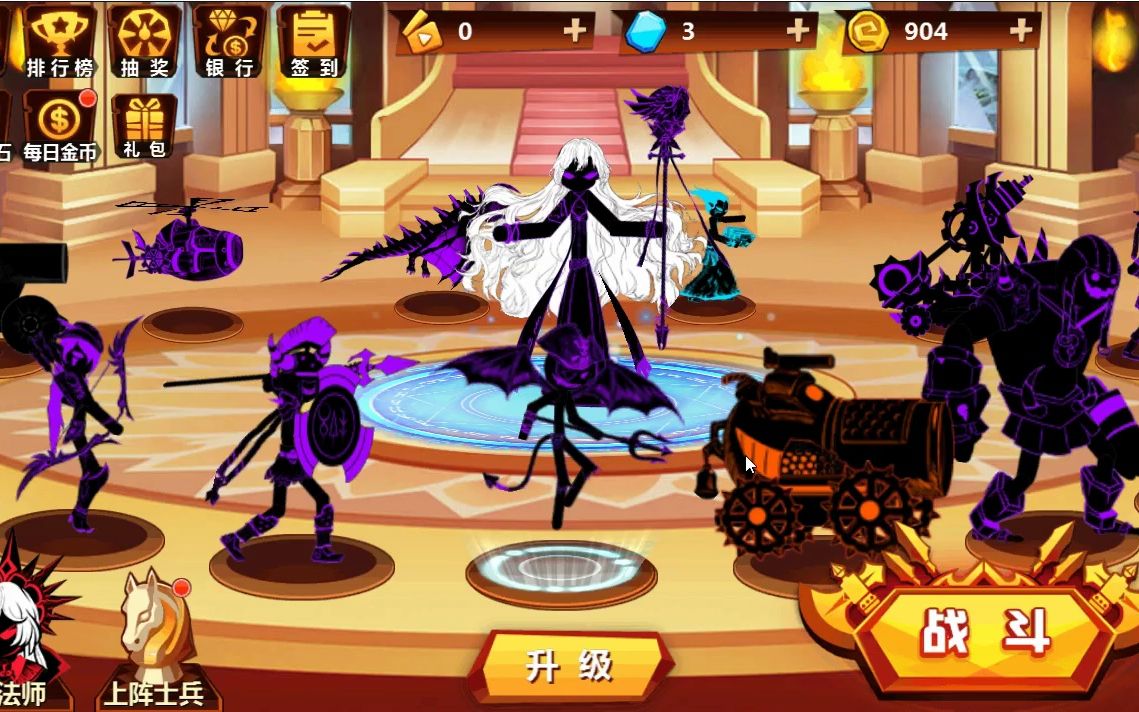Add more gold coins with plus
The image size is (1139, 712).
click(1020, 31)
